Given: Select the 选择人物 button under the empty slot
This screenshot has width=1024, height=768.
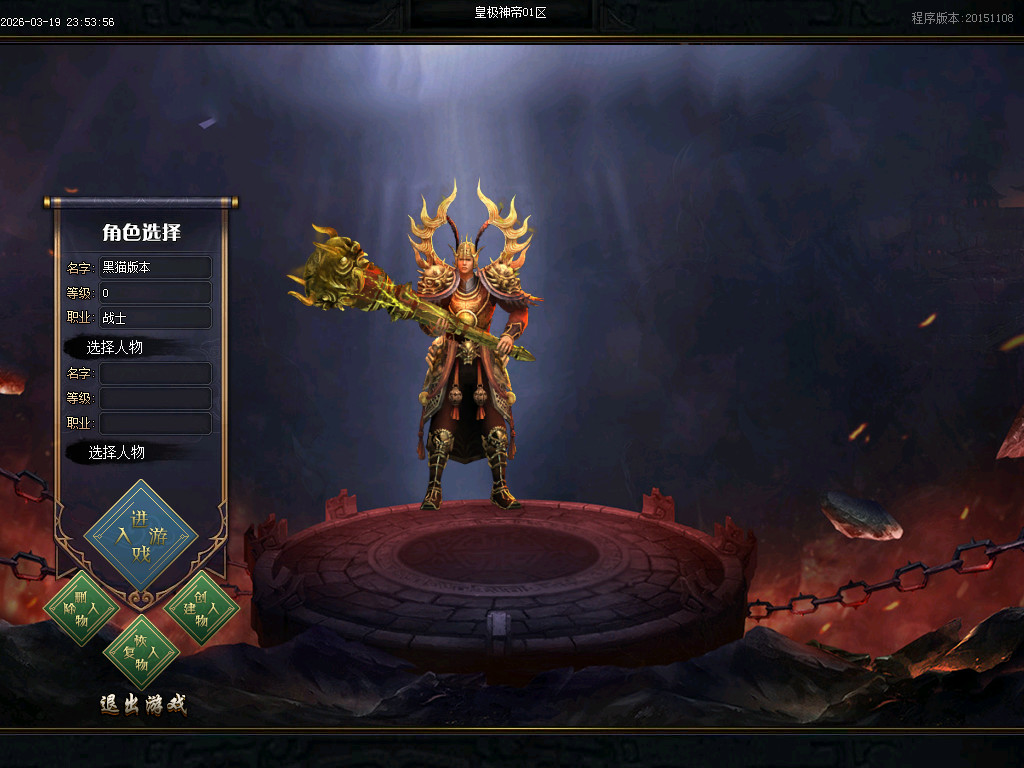Looking at the screenshot, I should tap(116, 452).
